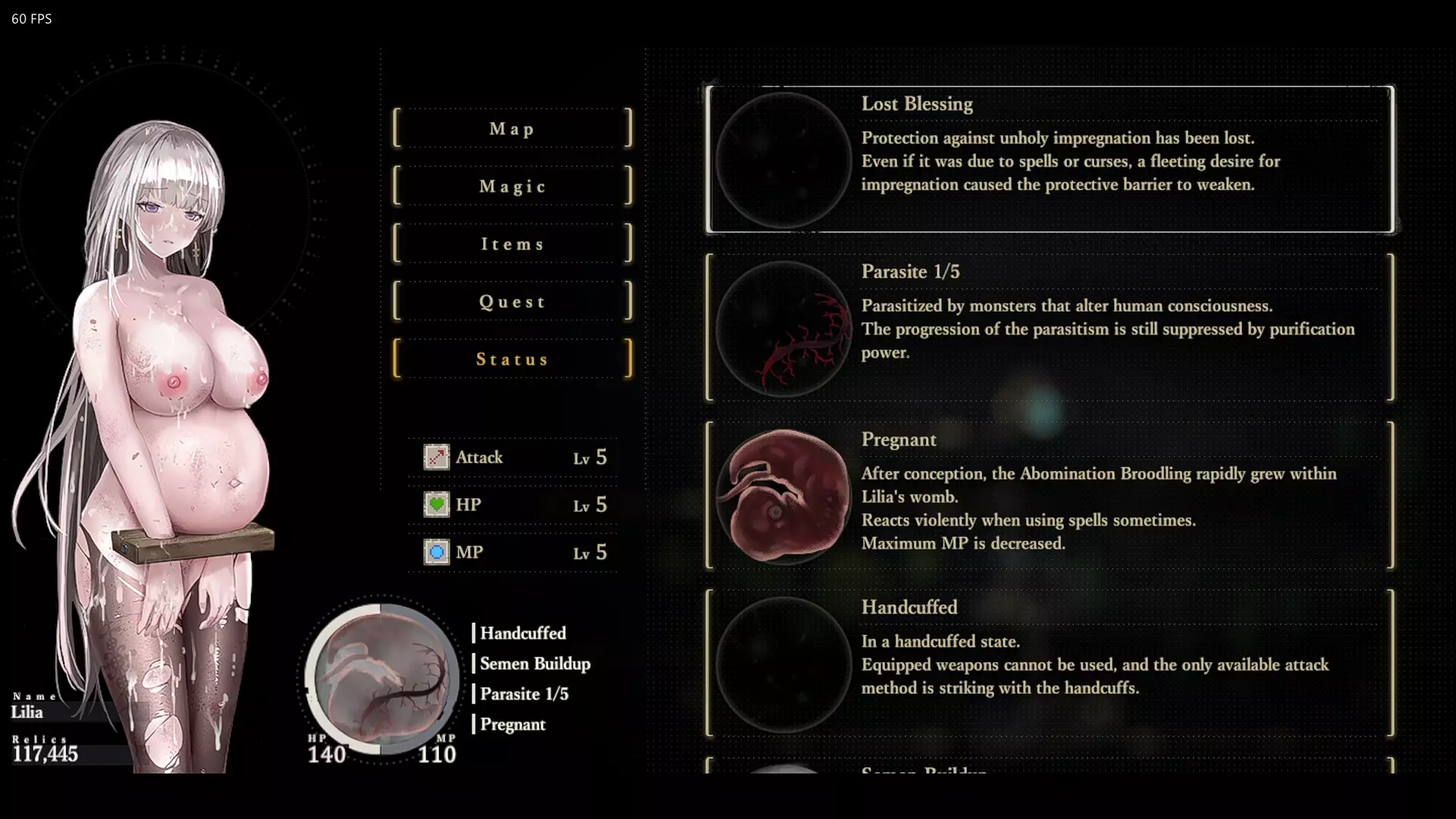Click the Attack level stat row

coord(514,457)
